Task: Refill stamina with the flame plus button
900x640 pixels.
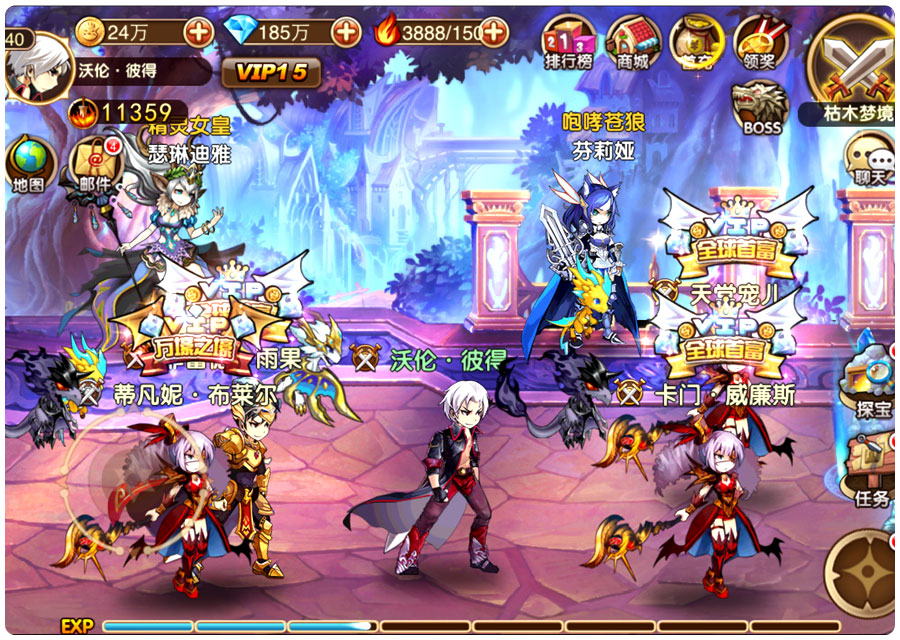Action: [x=493, y=32]
